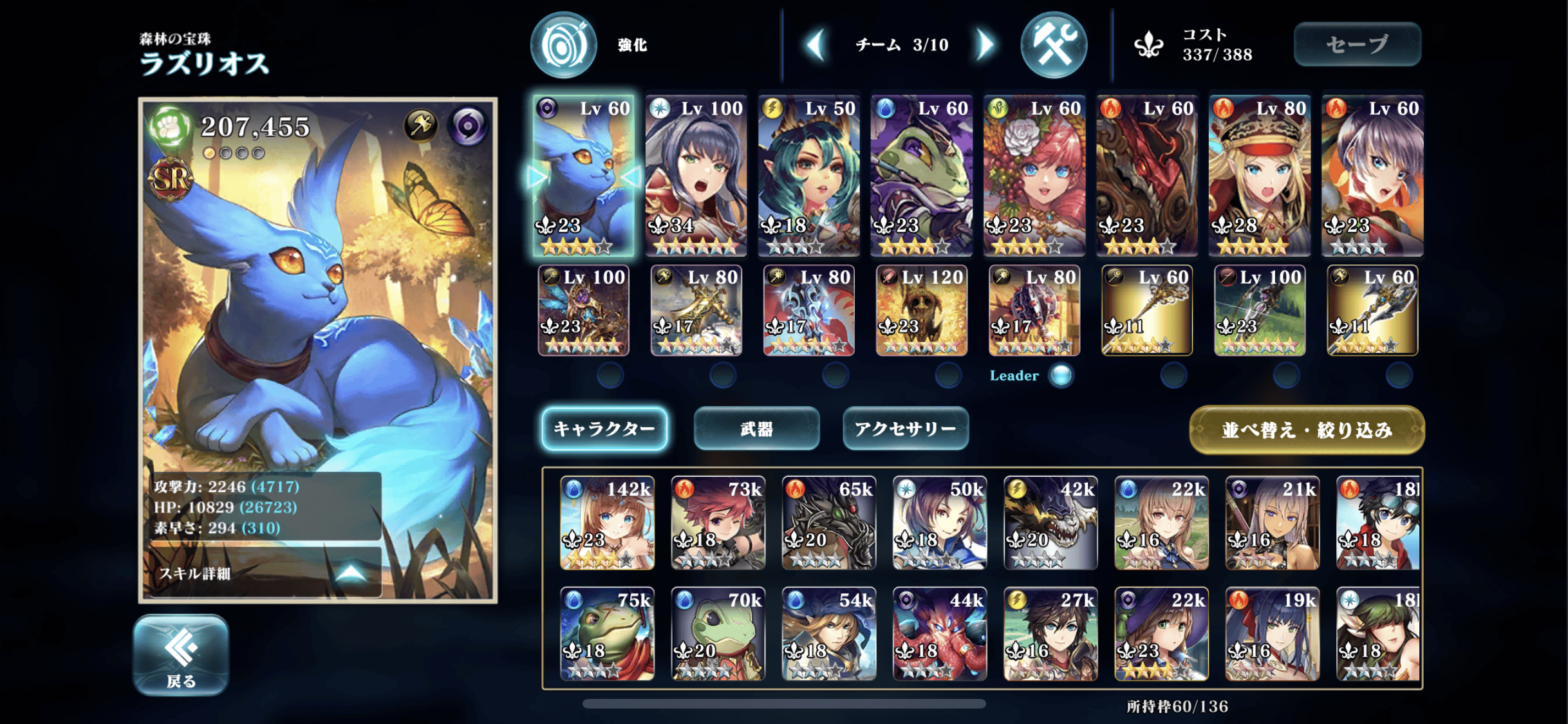This screenshot has width=1568, height=724.
Task: Open the hammer and wrench tools icon
Action: (1054, 45)
